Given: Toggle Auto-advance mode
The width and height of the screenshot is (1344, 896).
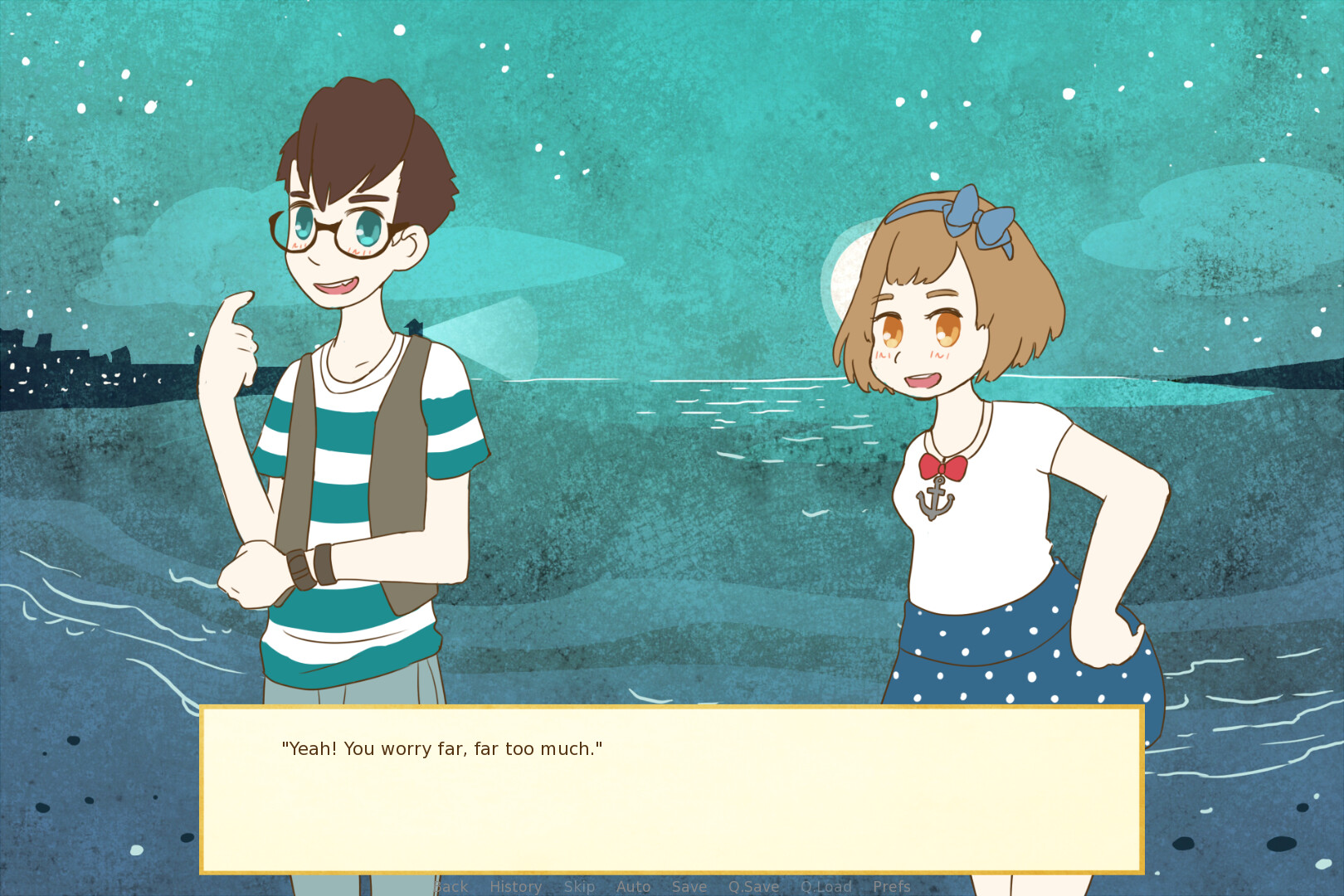Looking at the screenshot, I should click(x=633, y=886).
